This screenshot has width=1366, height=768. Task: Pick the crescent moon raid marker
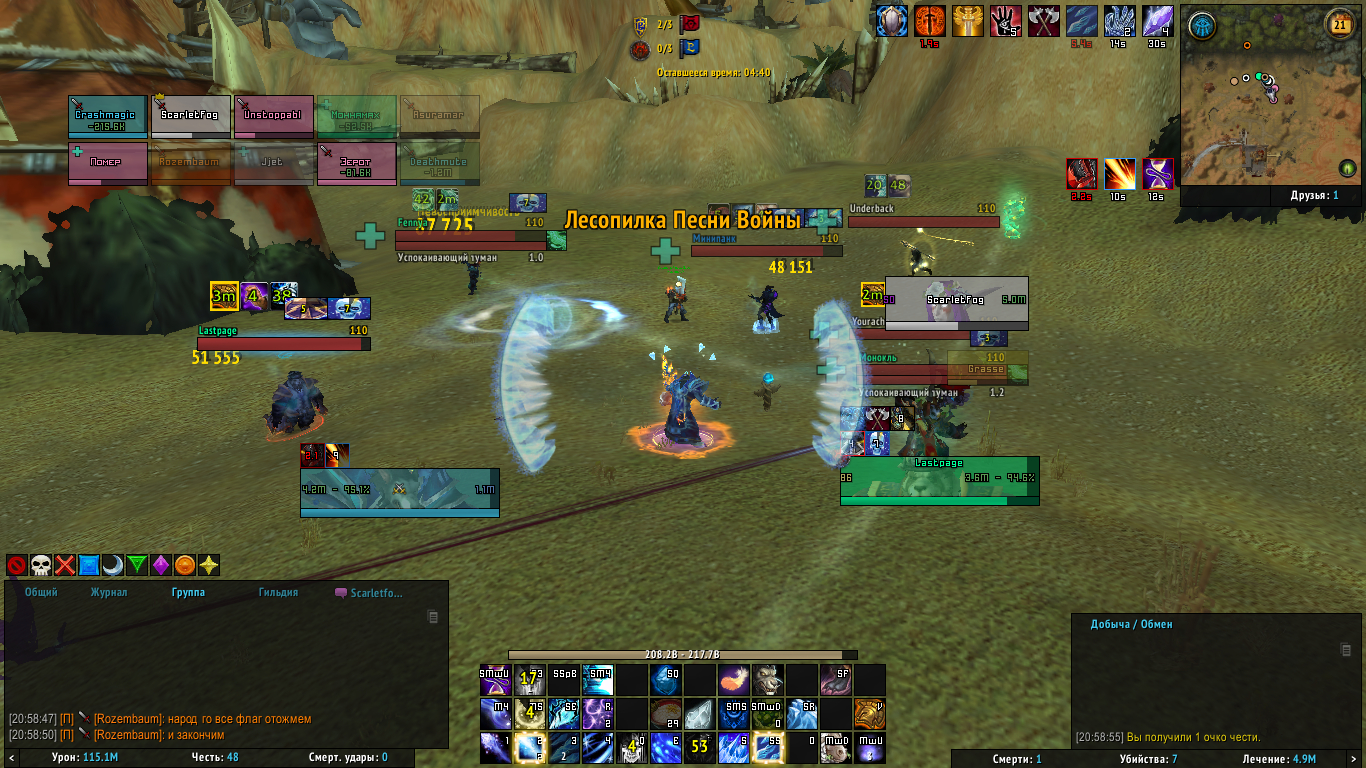113,566
